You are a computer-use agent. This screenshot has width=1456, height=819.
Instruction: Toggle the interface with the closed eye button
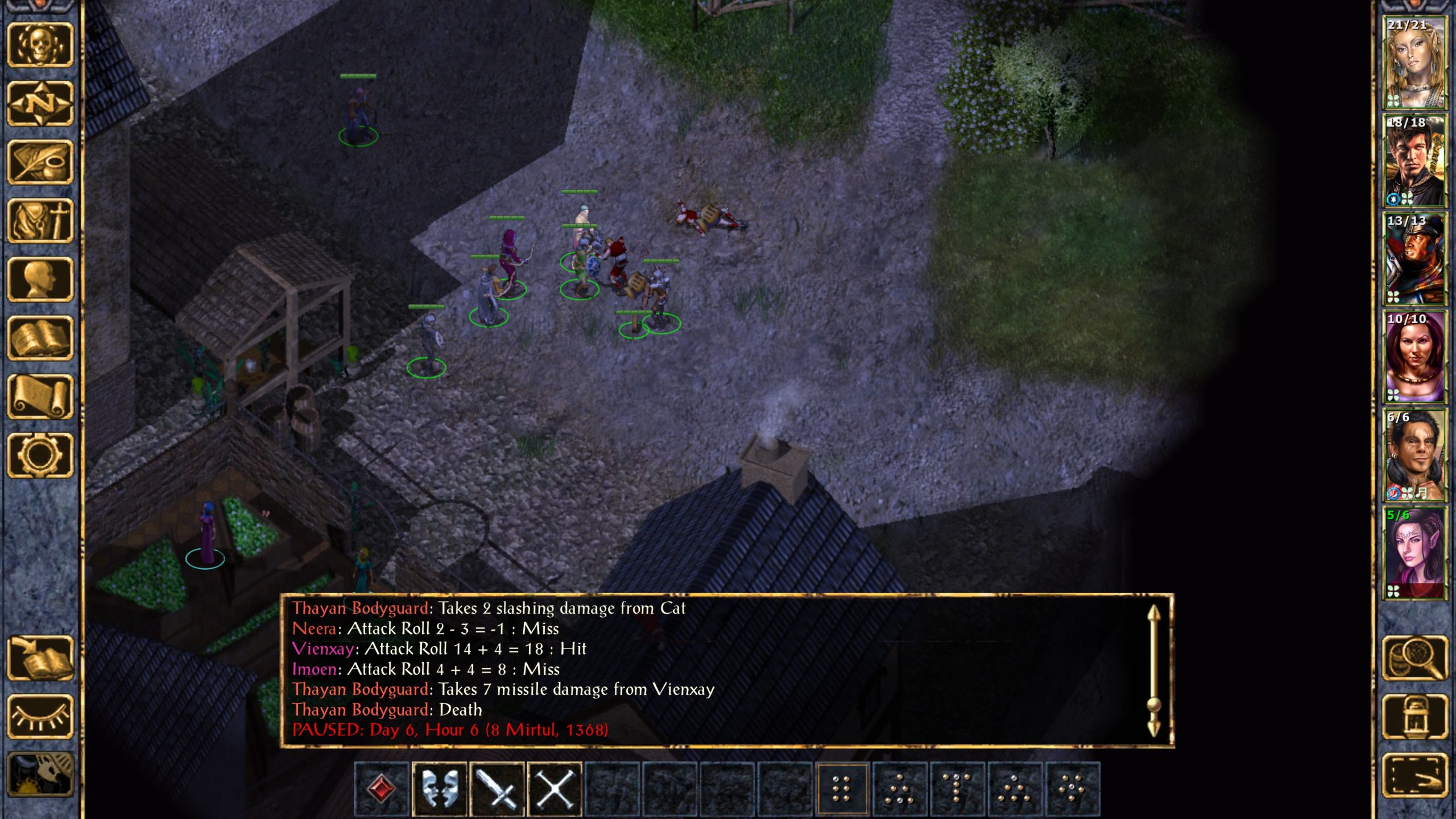coord(40,717)
